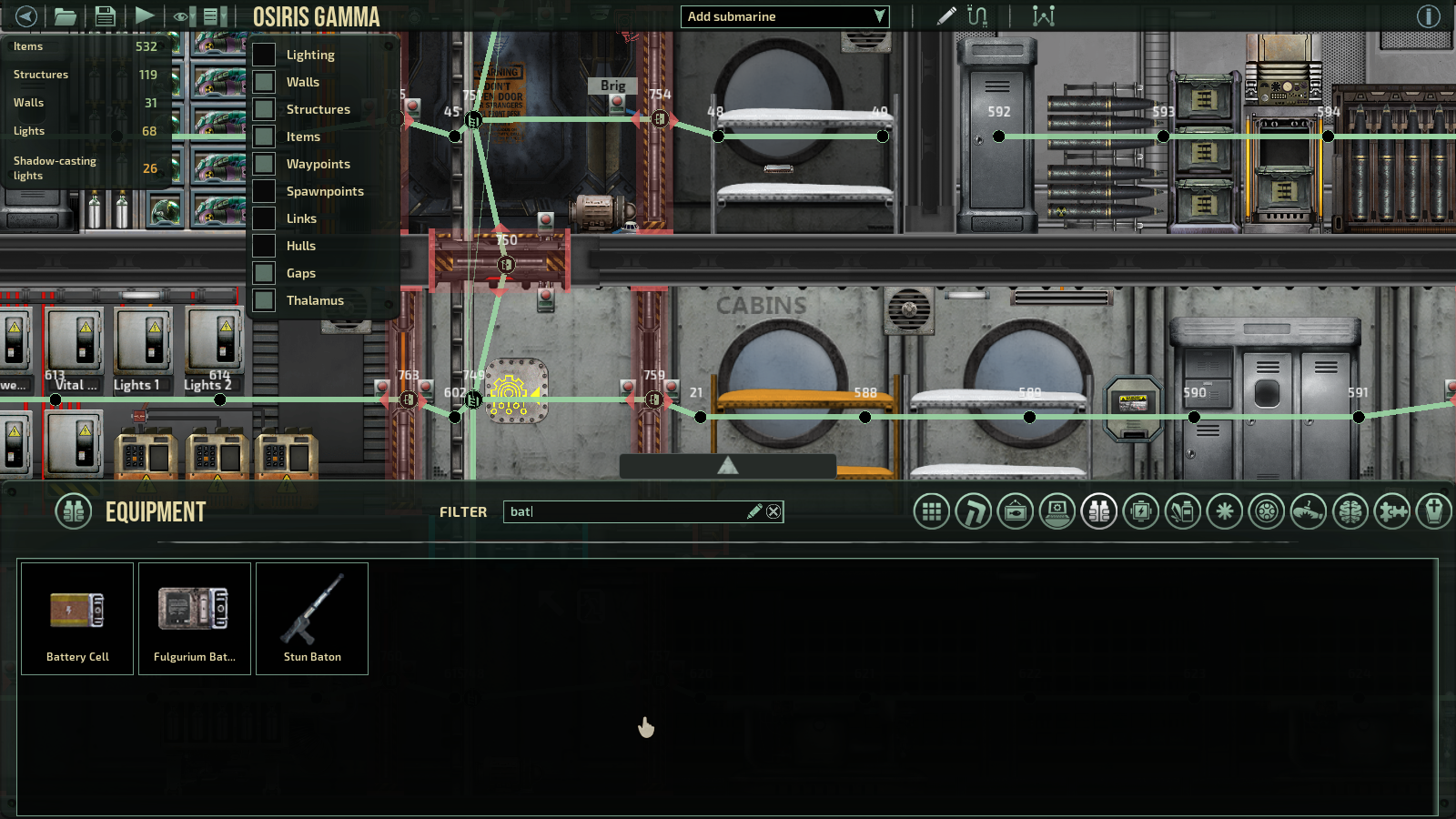
Task: Save the submarine using the save icon
Action: click(x=105, y=15)
